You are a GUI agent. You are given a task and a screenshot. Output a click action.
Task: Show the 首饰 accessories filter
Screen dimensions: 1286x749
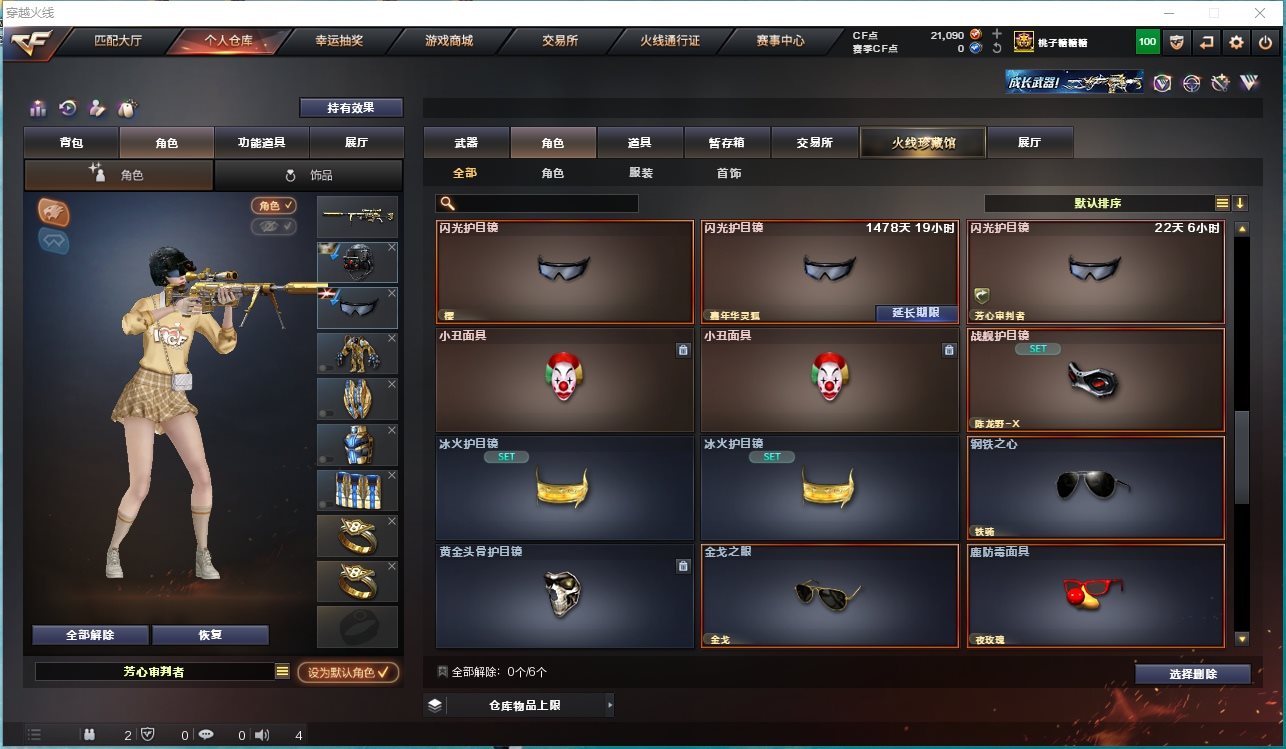pos(729,173)
